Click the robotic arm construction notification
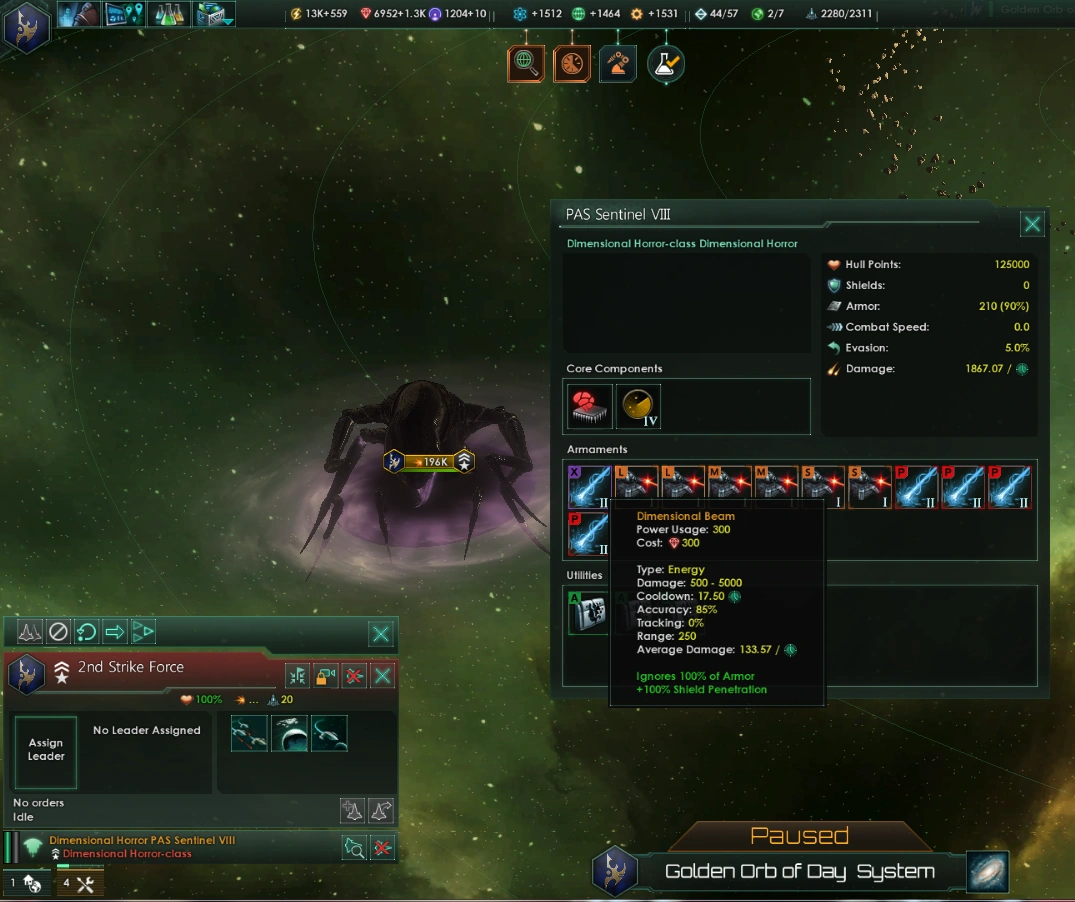Image resolution: width=1075 pixels, height=902 pixels. click(x=618, y=64)
